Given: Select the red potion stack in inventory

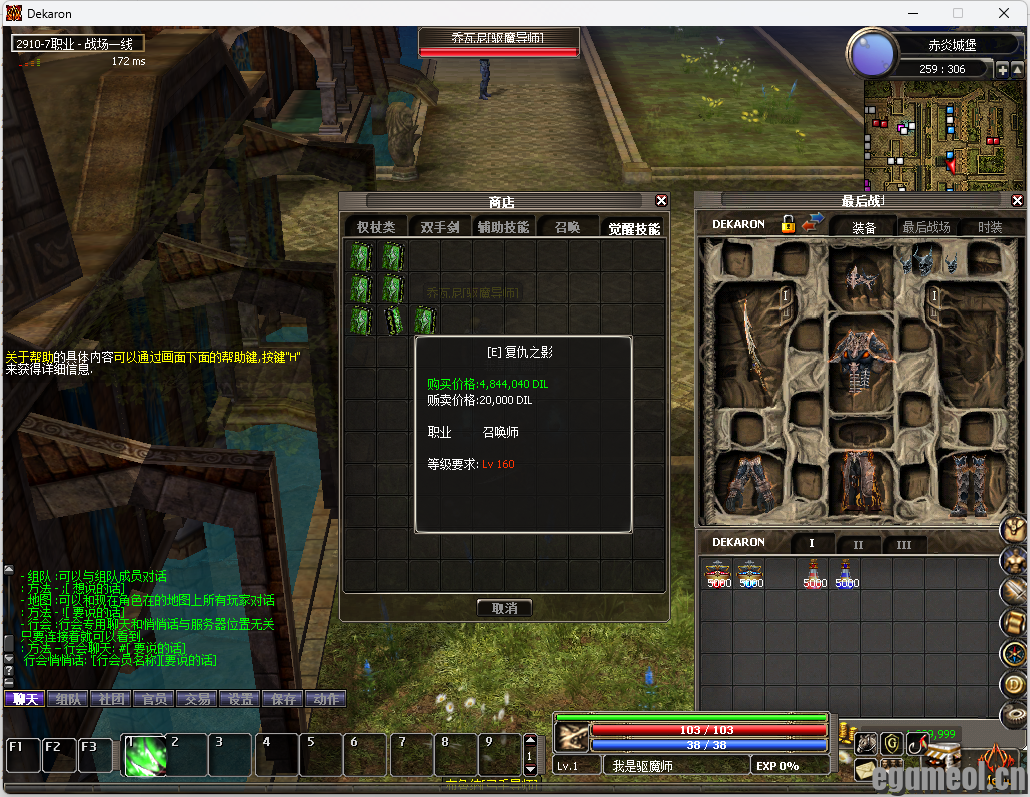Looking at the screenshot, I should coord(815,575).
